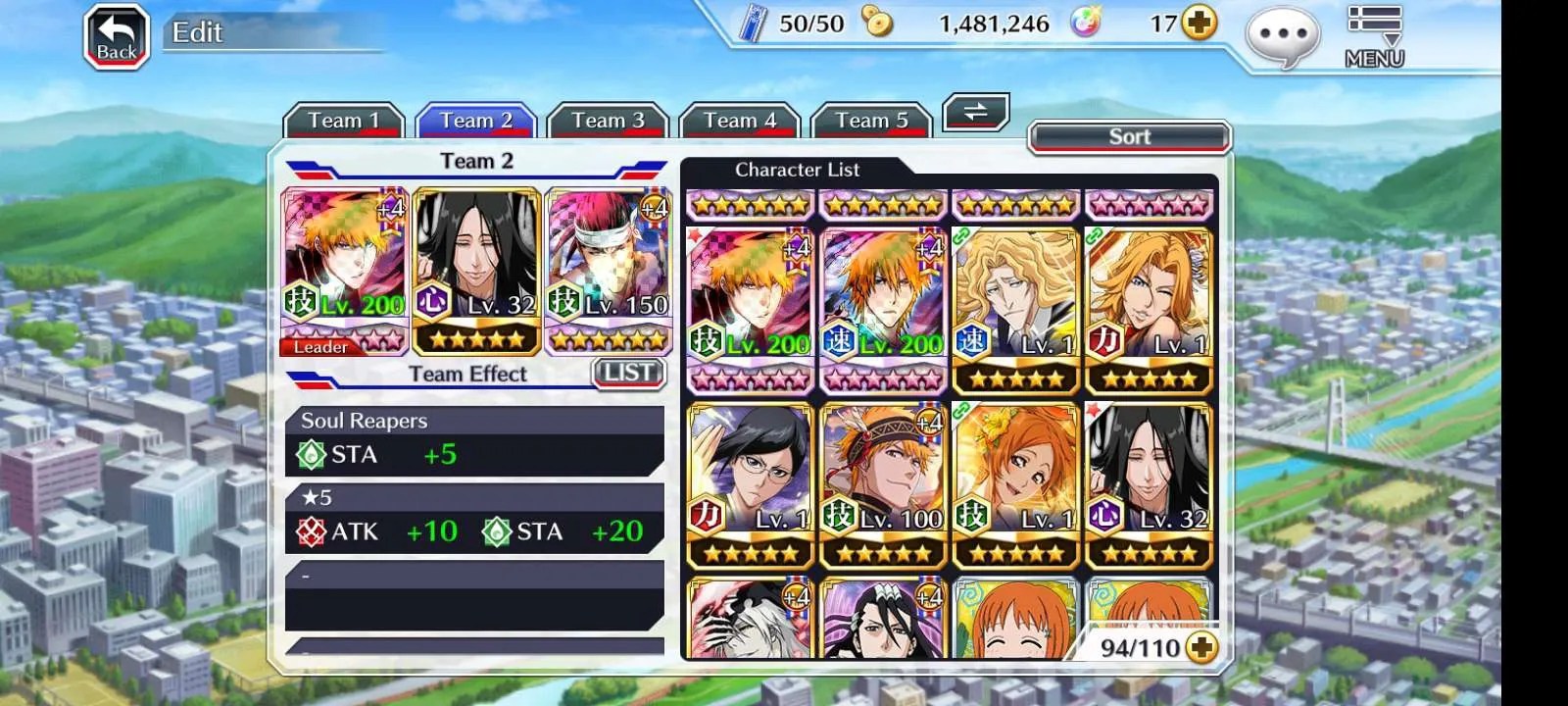Open the chat speech bubble

pos(1282,37)
